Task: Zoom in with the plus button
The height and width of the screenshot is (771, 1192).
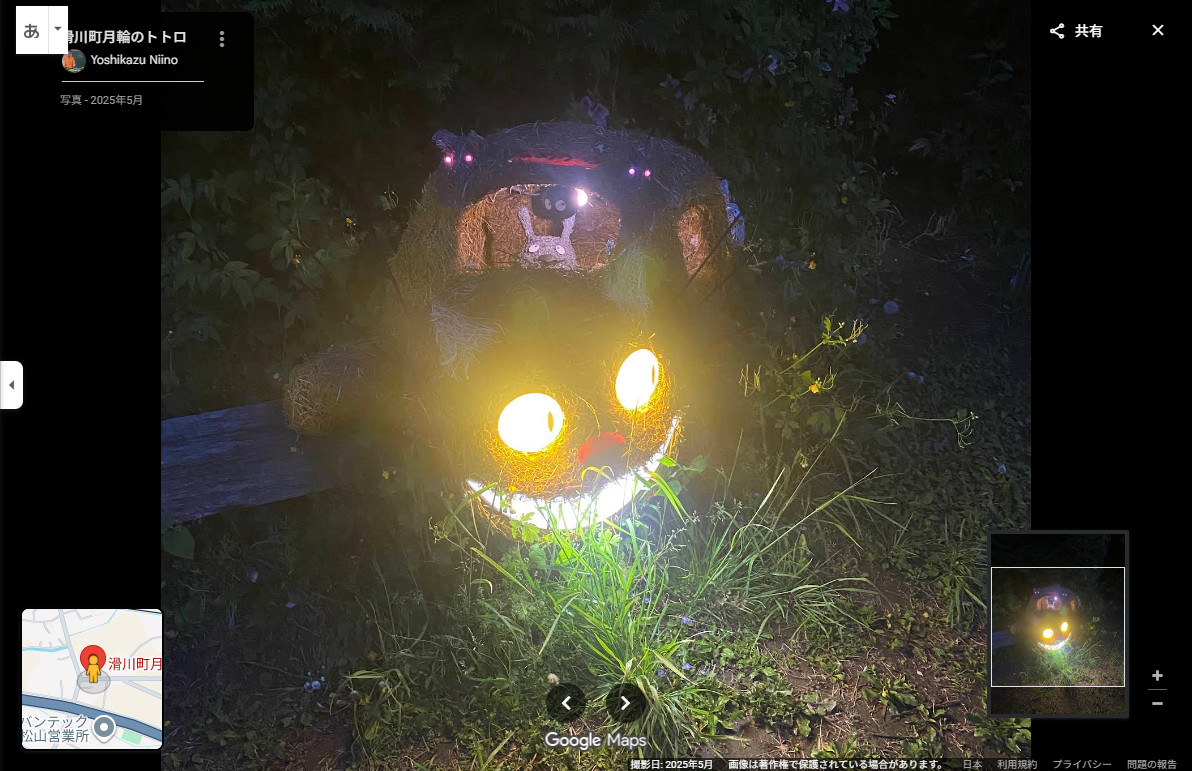Action: pyautogui.click(x=1157, y=675)
